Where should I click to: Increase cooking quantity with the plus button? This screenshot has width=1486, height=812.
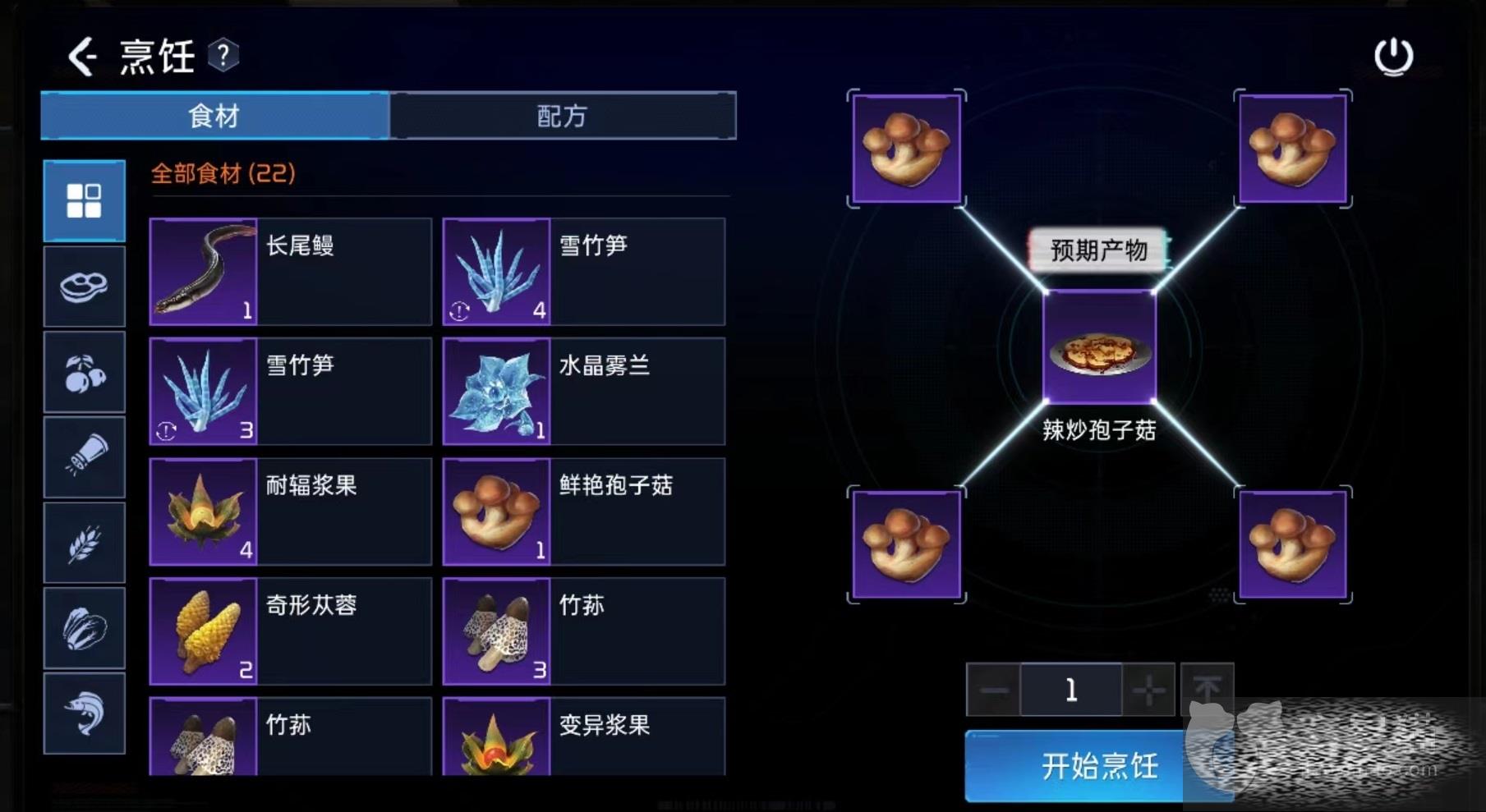1148,690
